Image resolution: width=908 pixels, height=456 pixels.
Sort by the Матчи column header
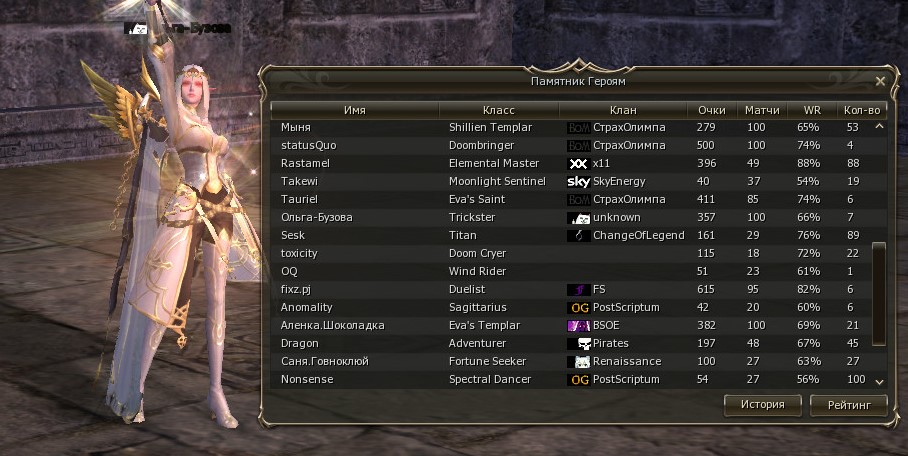point(762,110)
